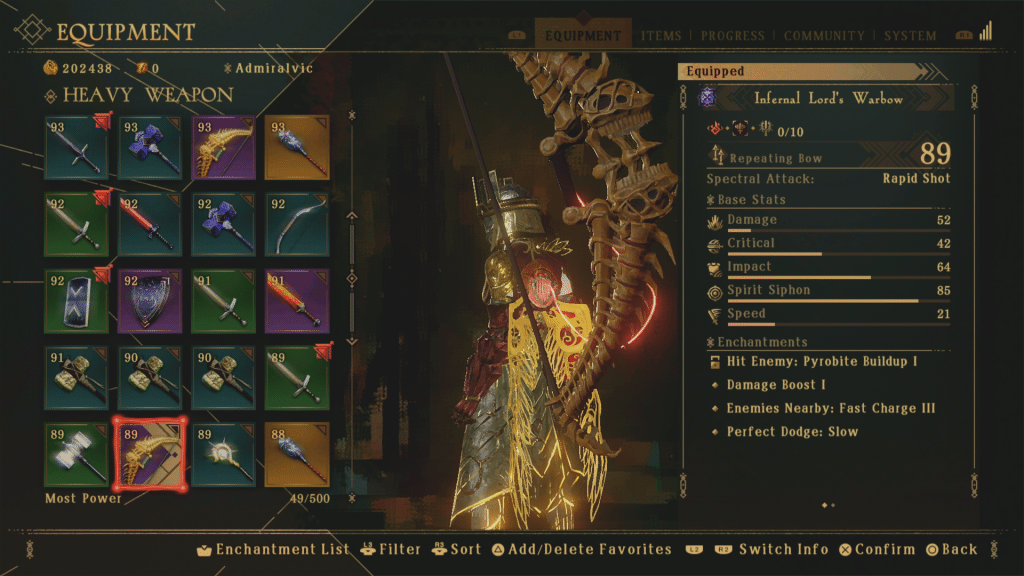Select the level 93 bone warbow slot
Screen dimensions: 1024x576
(x=223, y=148)
